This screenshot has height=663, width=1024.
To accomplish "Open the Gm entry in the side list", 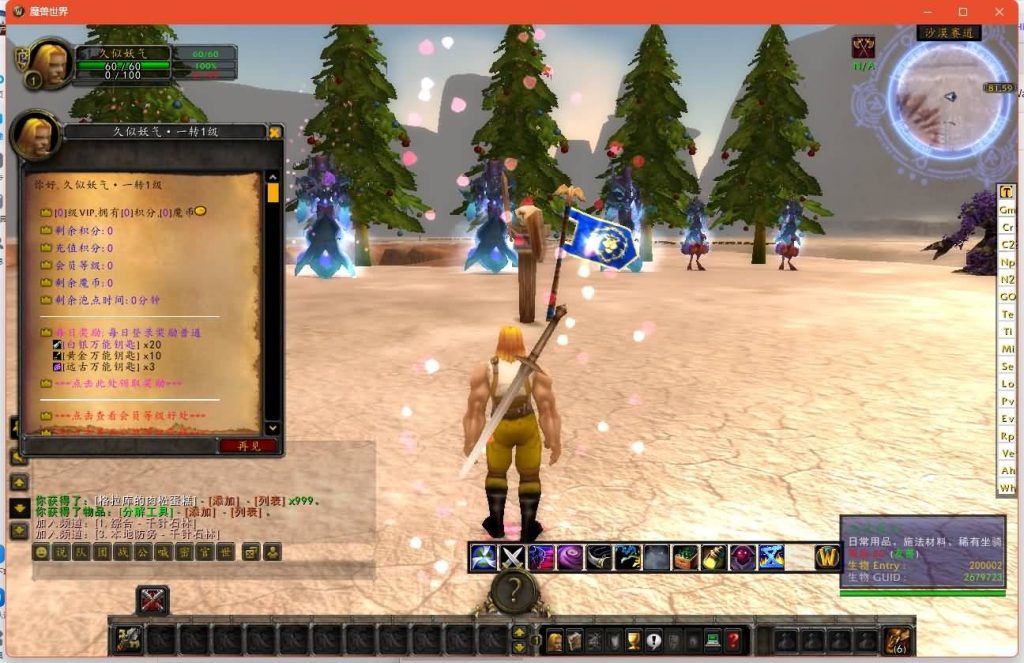I will 1007,210.
